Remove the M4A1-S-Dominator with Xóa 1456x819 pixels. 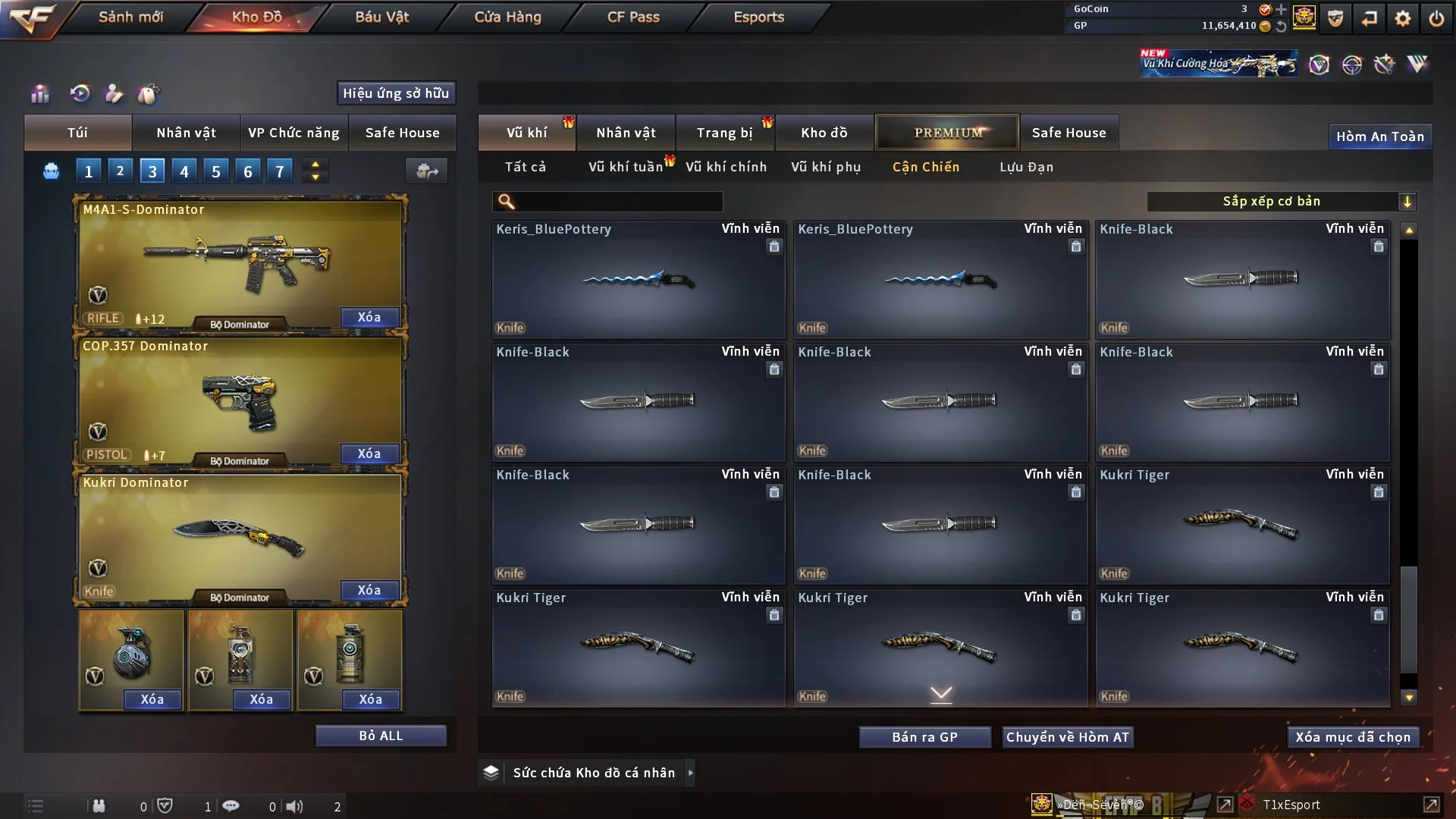click(369, 317)
